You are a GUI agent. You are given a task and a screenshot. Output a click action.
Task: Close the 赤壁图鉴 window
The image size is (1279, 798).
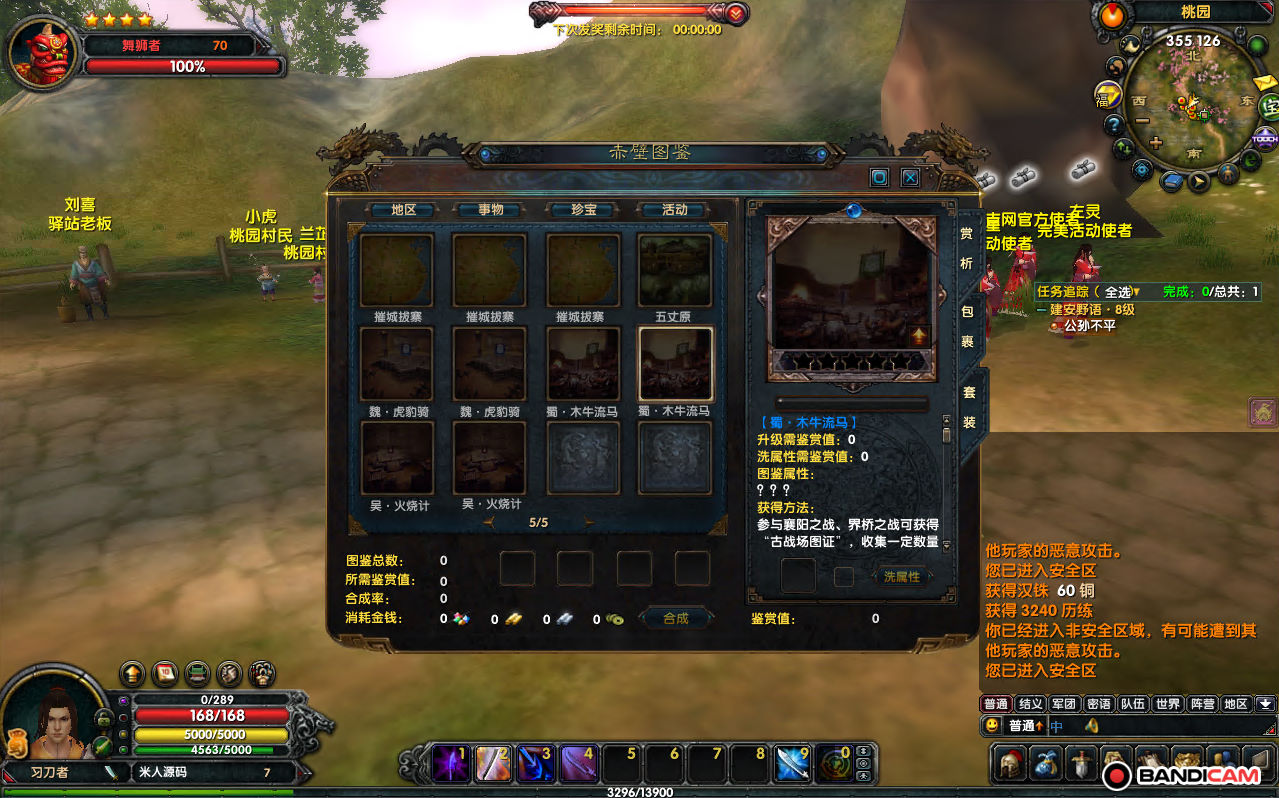coord(910,178)
